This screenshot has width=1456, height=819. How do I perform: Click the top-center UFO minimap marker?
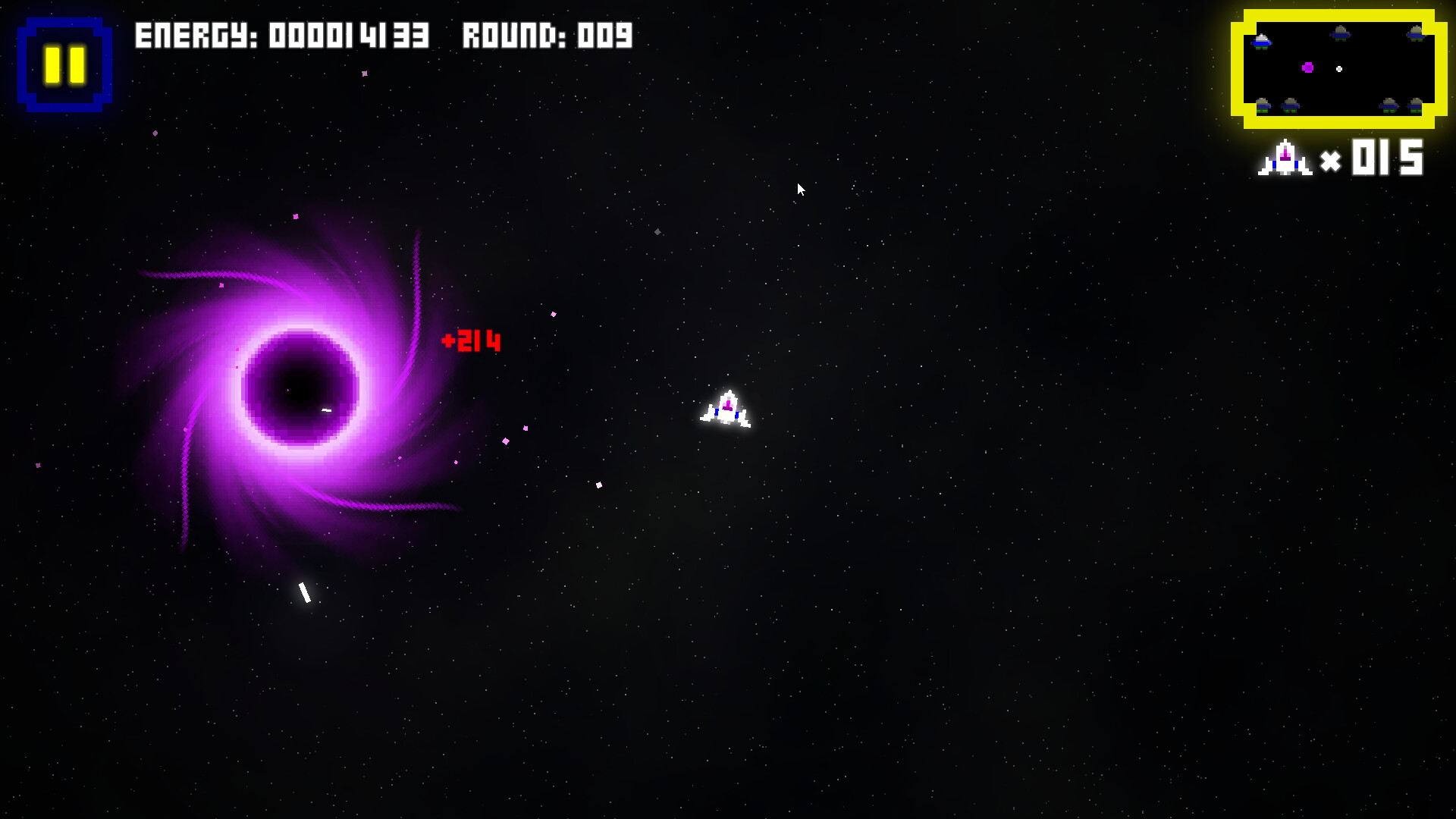(x=1340, y=33)
